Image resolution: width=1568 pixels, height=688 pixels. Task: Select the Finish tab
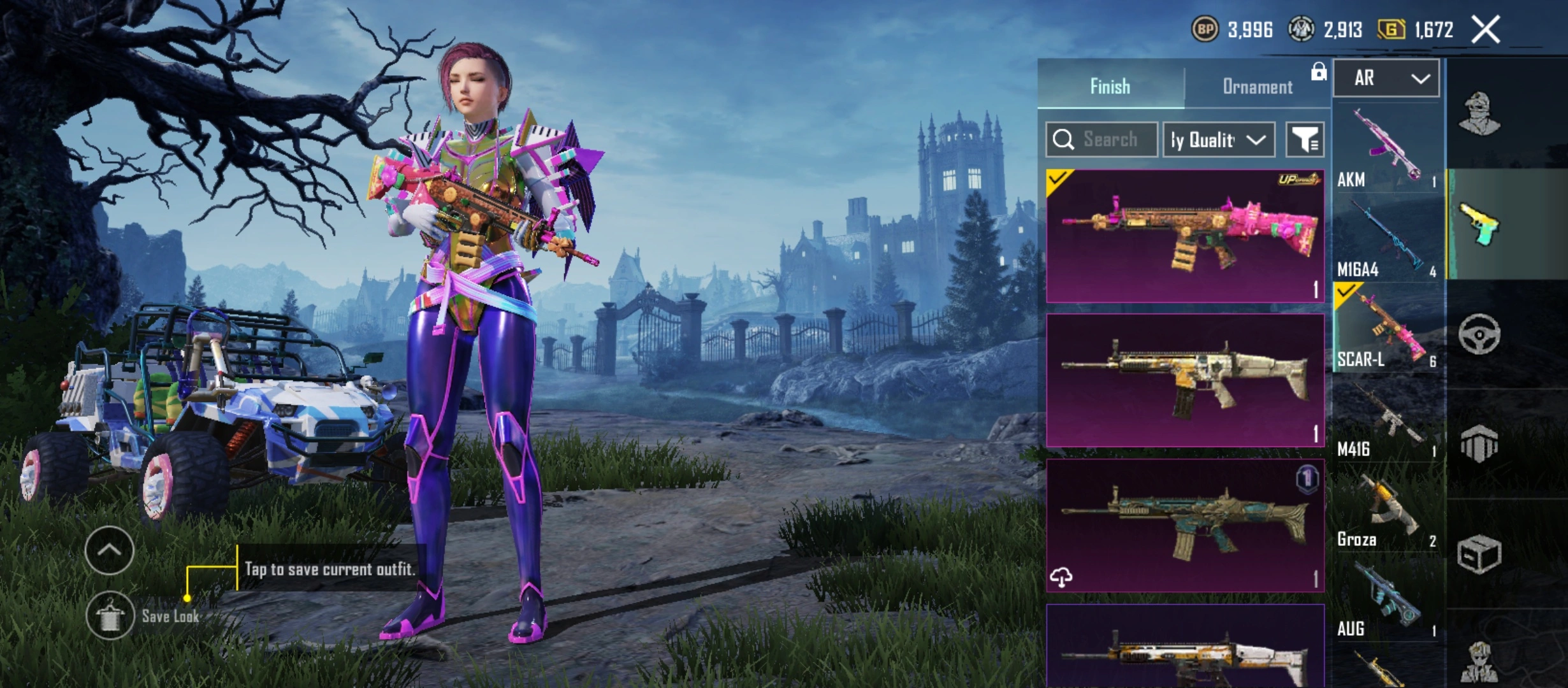coord(1110,87)
